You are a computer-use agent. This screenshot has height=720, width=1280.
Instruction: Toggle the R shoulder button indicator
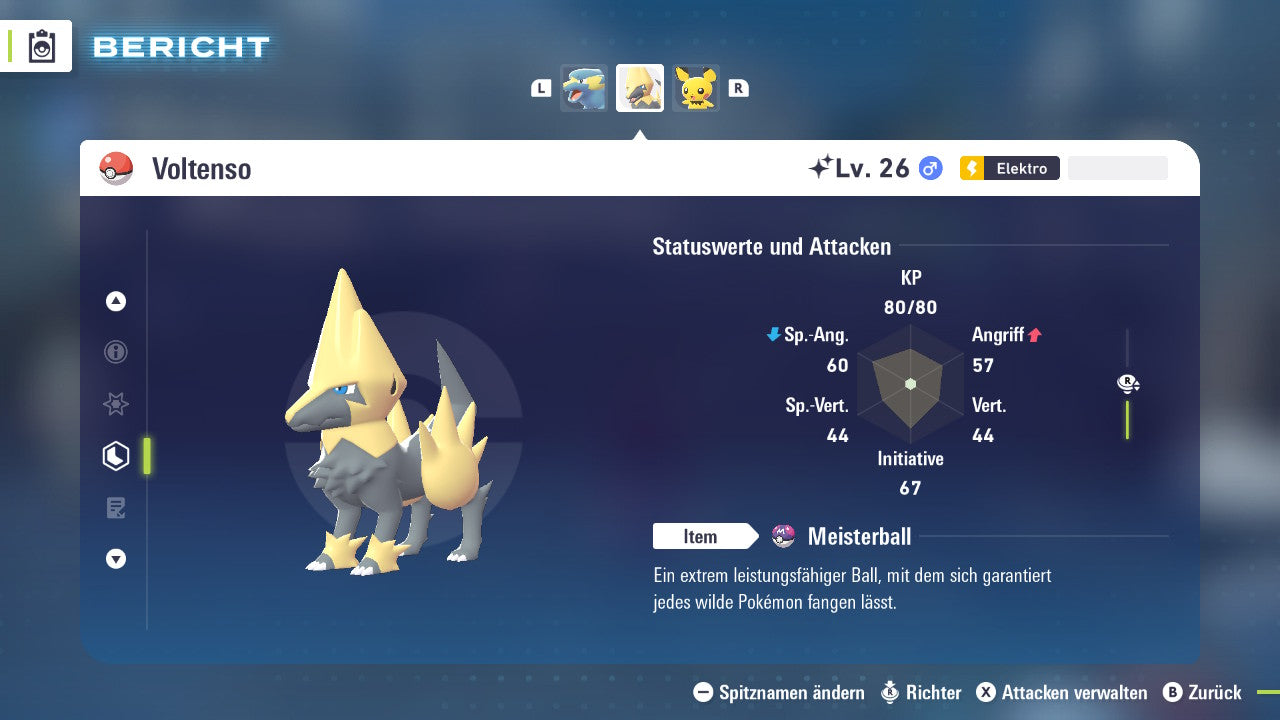[x=739, y=88]
